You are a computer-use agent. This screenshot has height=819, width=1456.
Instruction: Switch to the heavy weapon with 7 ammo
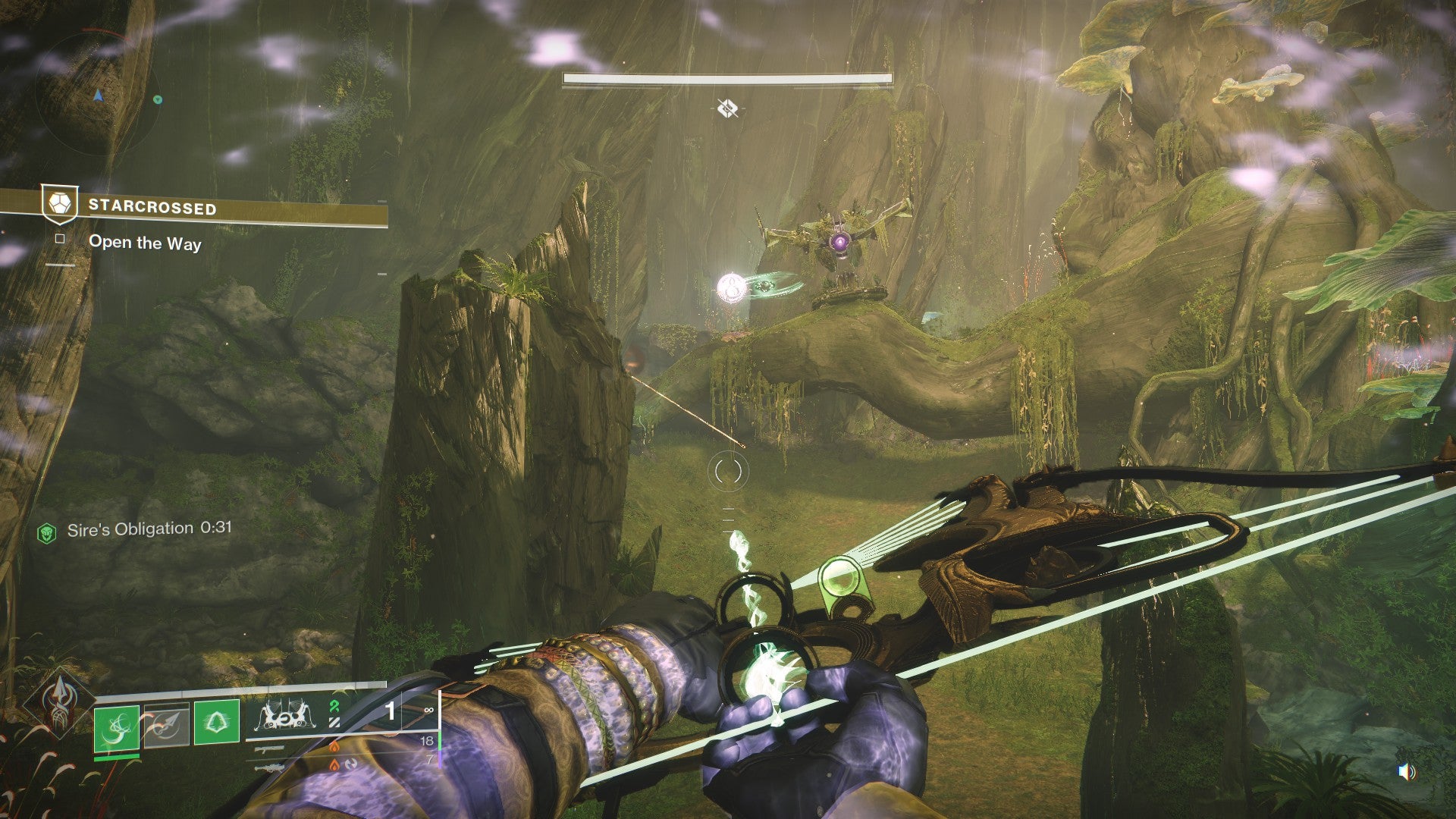coord(269,767)
